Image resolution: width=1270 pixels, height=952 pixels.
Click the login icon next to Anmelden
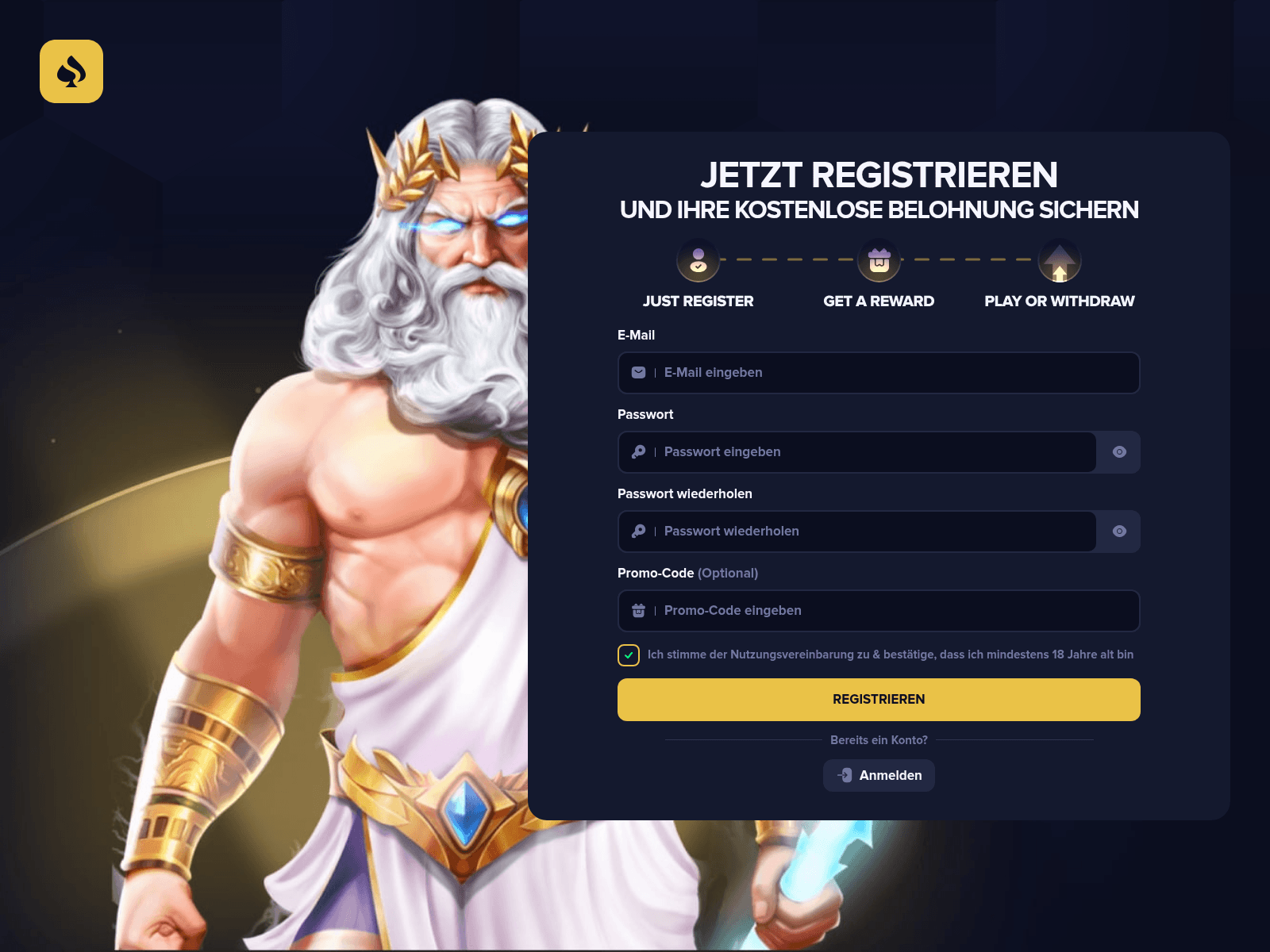point(845,775)
